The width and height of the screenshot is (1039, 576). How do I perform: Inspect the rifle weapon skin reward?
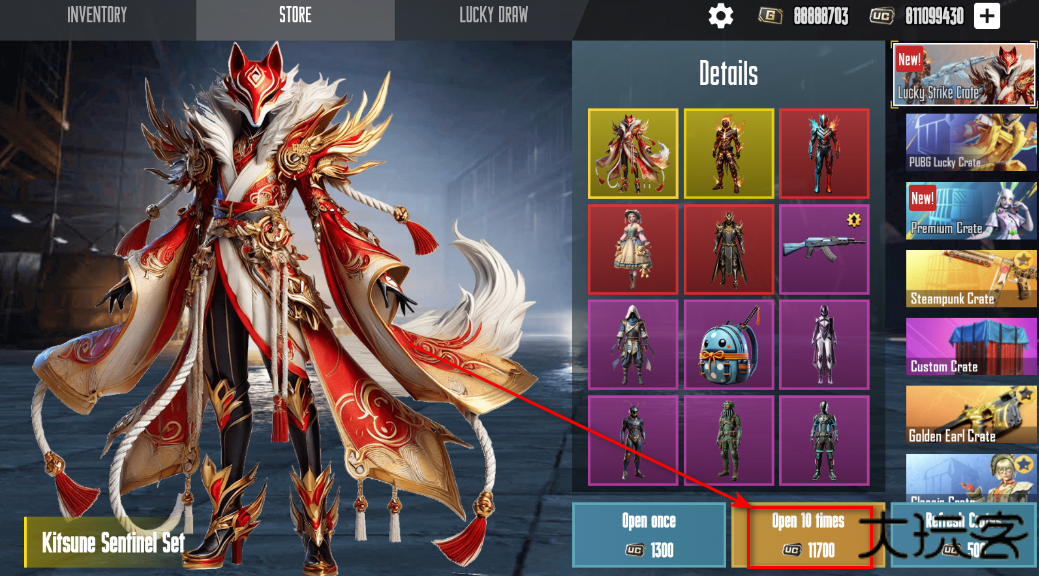coord(824,249)
